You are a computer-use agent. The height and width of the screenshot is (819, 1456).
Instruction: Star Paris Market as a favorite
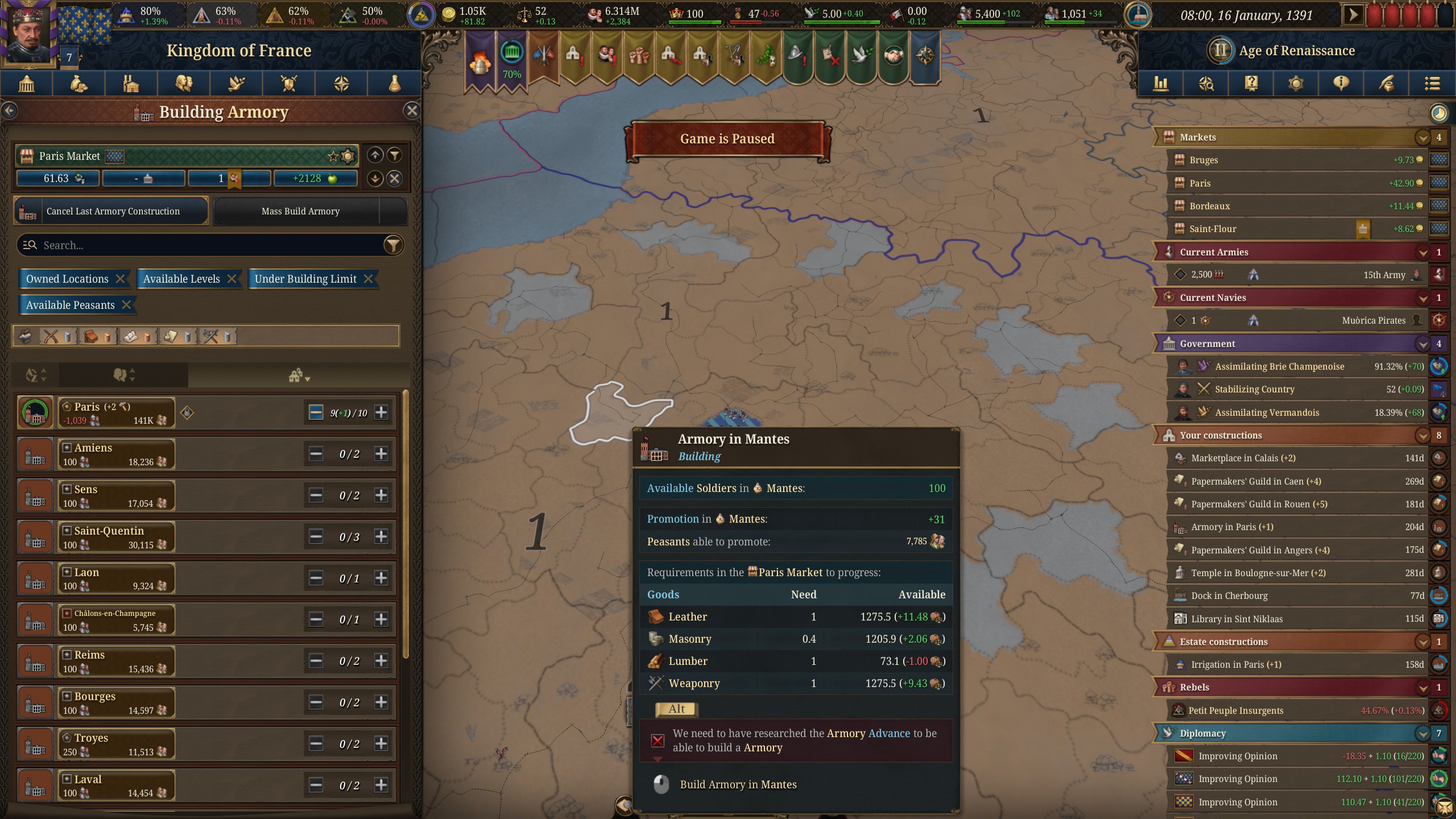pyautogui.click(x=332, y=155)
